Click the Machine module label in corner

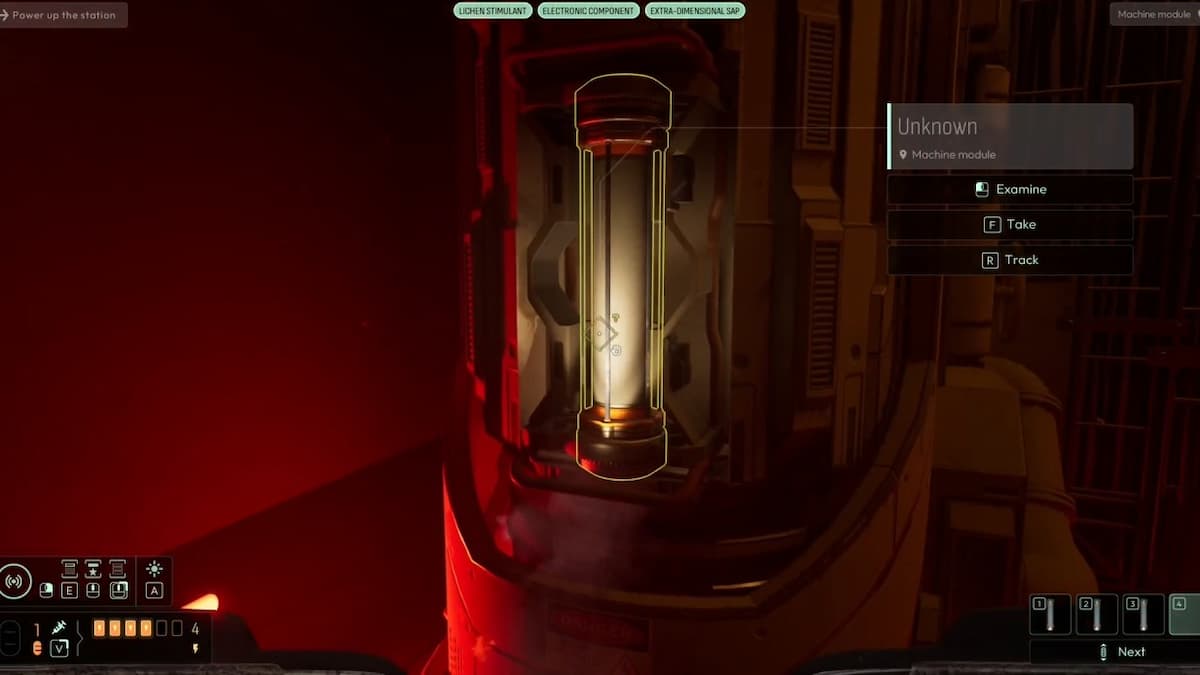[1154, 15]
